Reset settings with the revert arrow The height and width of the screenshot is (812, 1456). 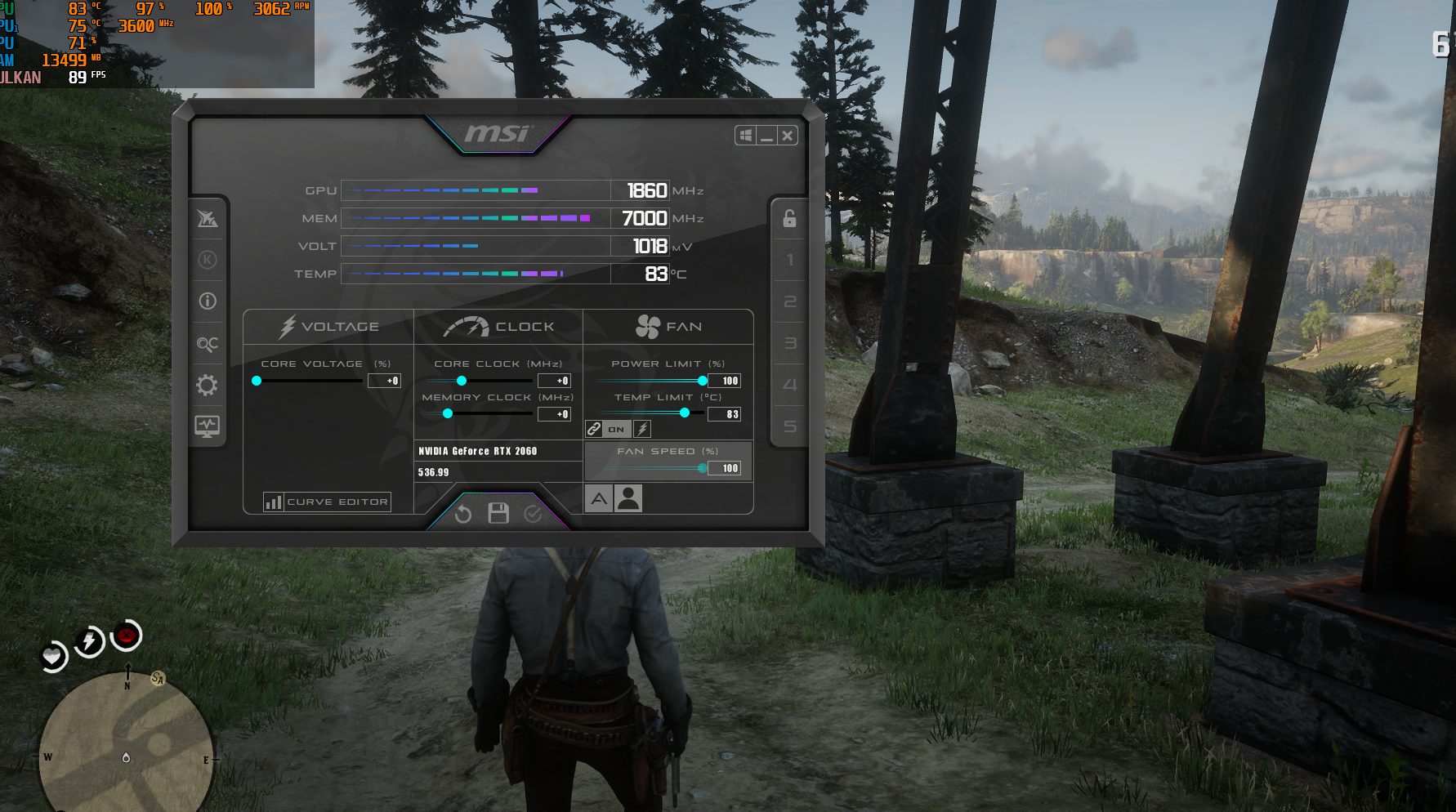coord(463,514)
